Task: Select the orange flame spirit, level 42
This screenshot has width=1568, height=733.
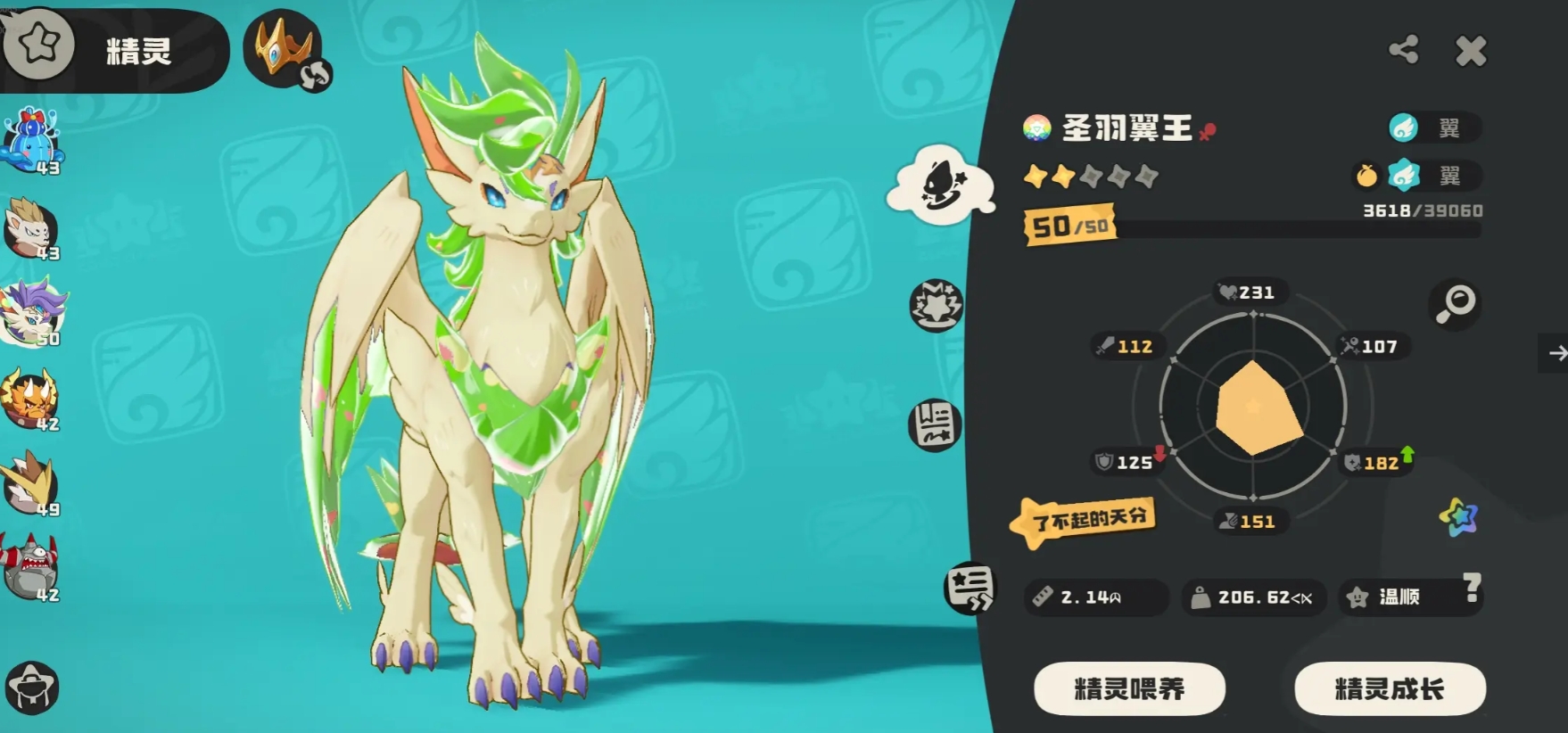Action: click(x=31, y=399)
